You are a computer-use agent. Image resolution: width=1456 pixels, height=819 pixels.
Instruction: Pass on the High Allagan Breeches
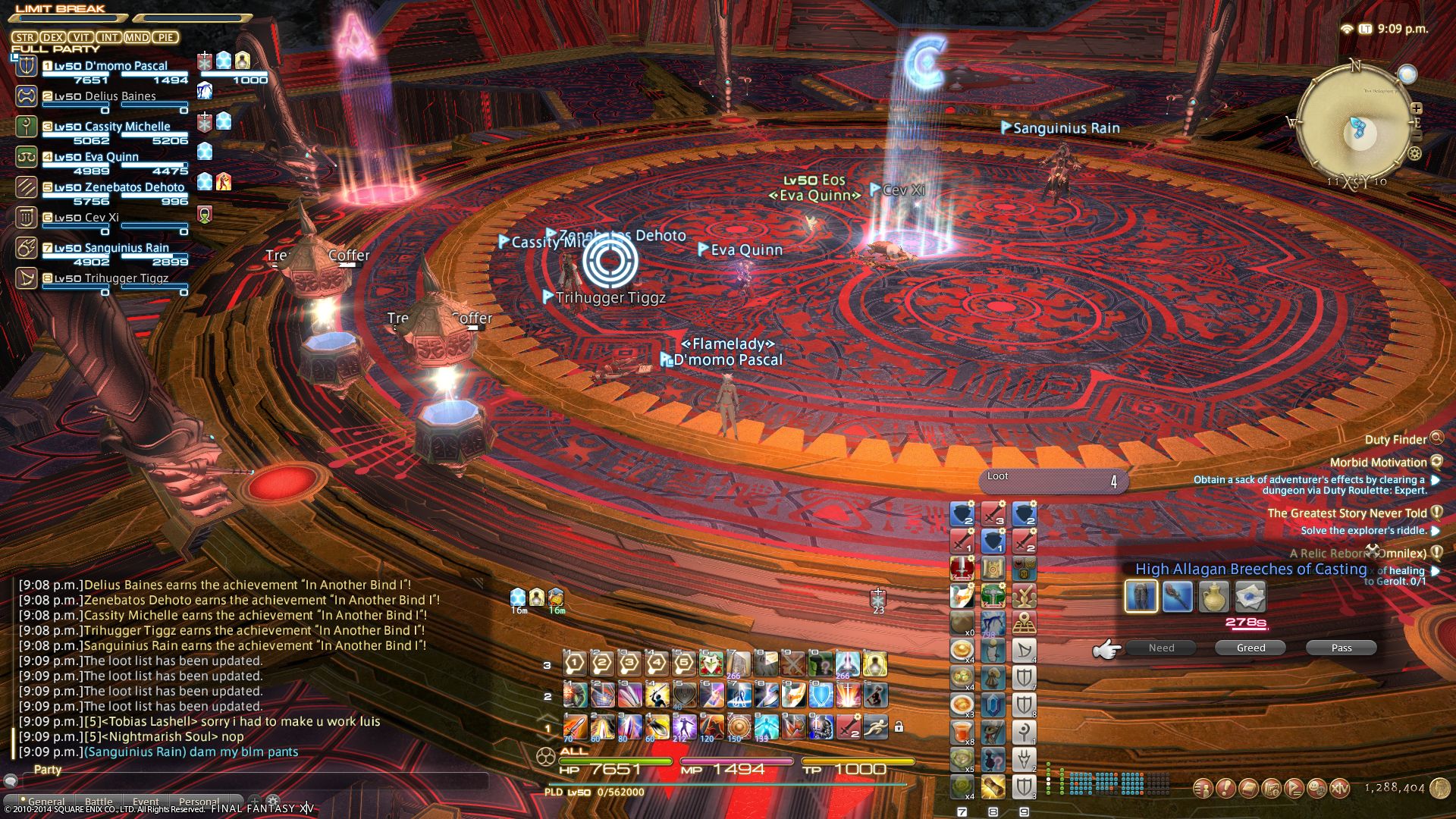[x=1341, y=648]
